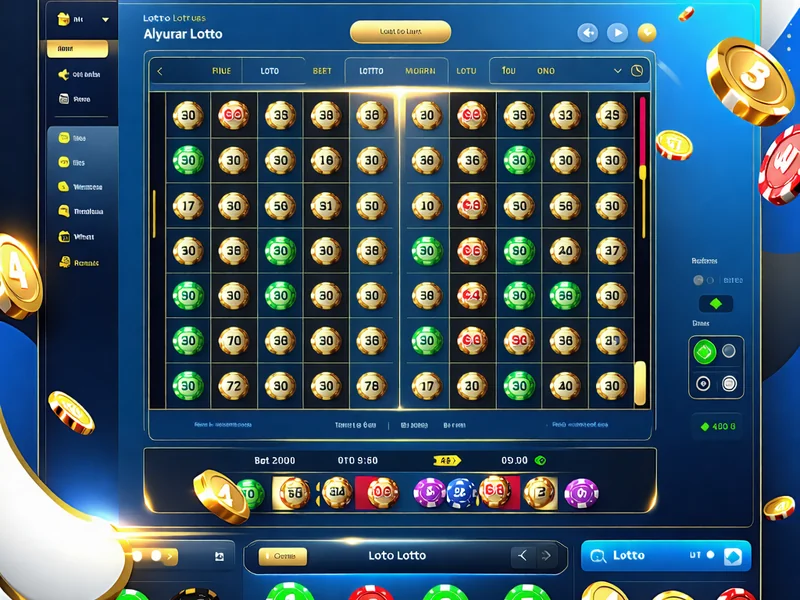The image size is (800, 600).
Task: Select the highlighted LOTTO tab
Action: [371, 71]
